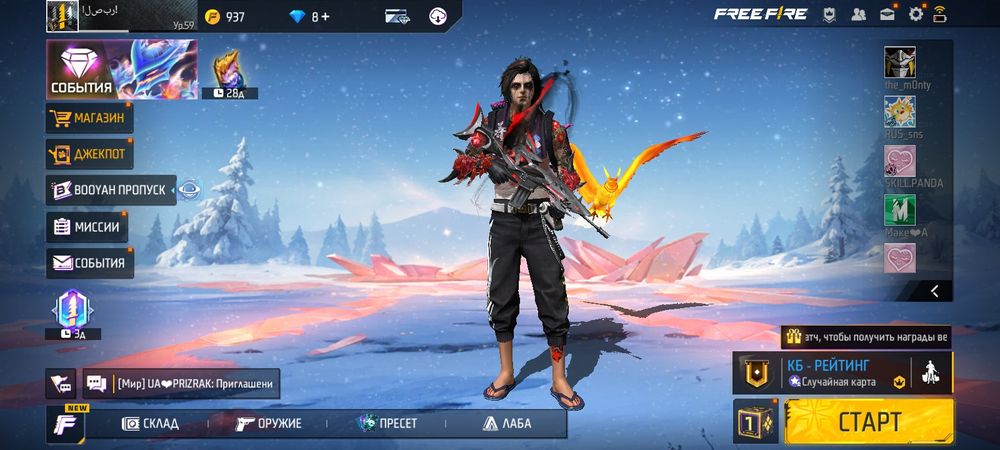Select friend the_m0nty in the friends panel

[900, 63]
